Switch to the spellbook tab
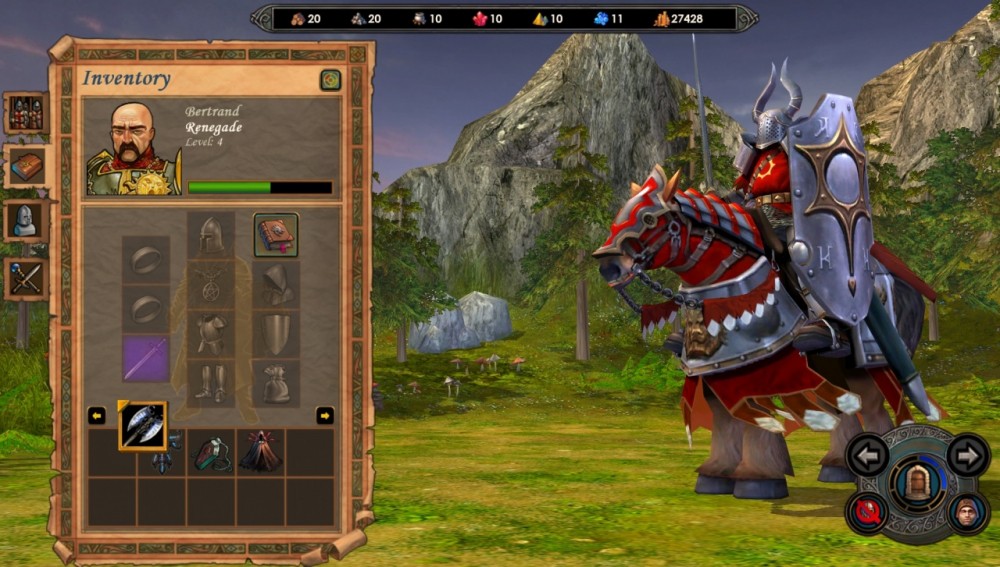This screenshot has height=567, width=1000. coord(26,167)
